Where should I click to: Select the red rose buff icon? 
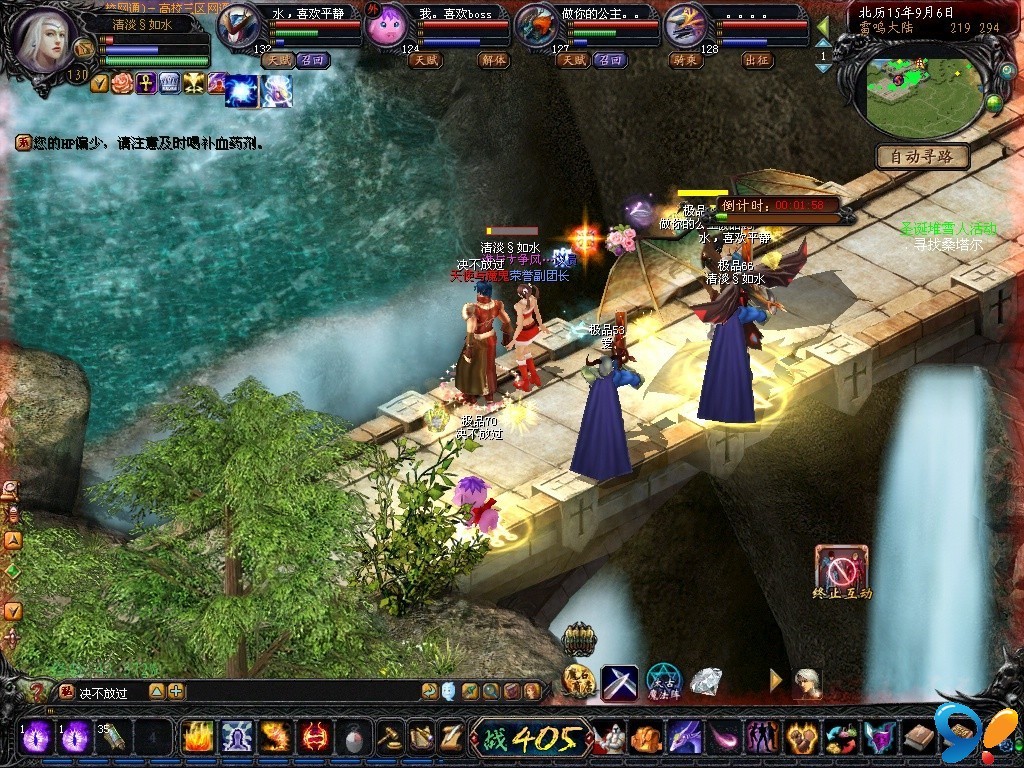coord(124,83)
